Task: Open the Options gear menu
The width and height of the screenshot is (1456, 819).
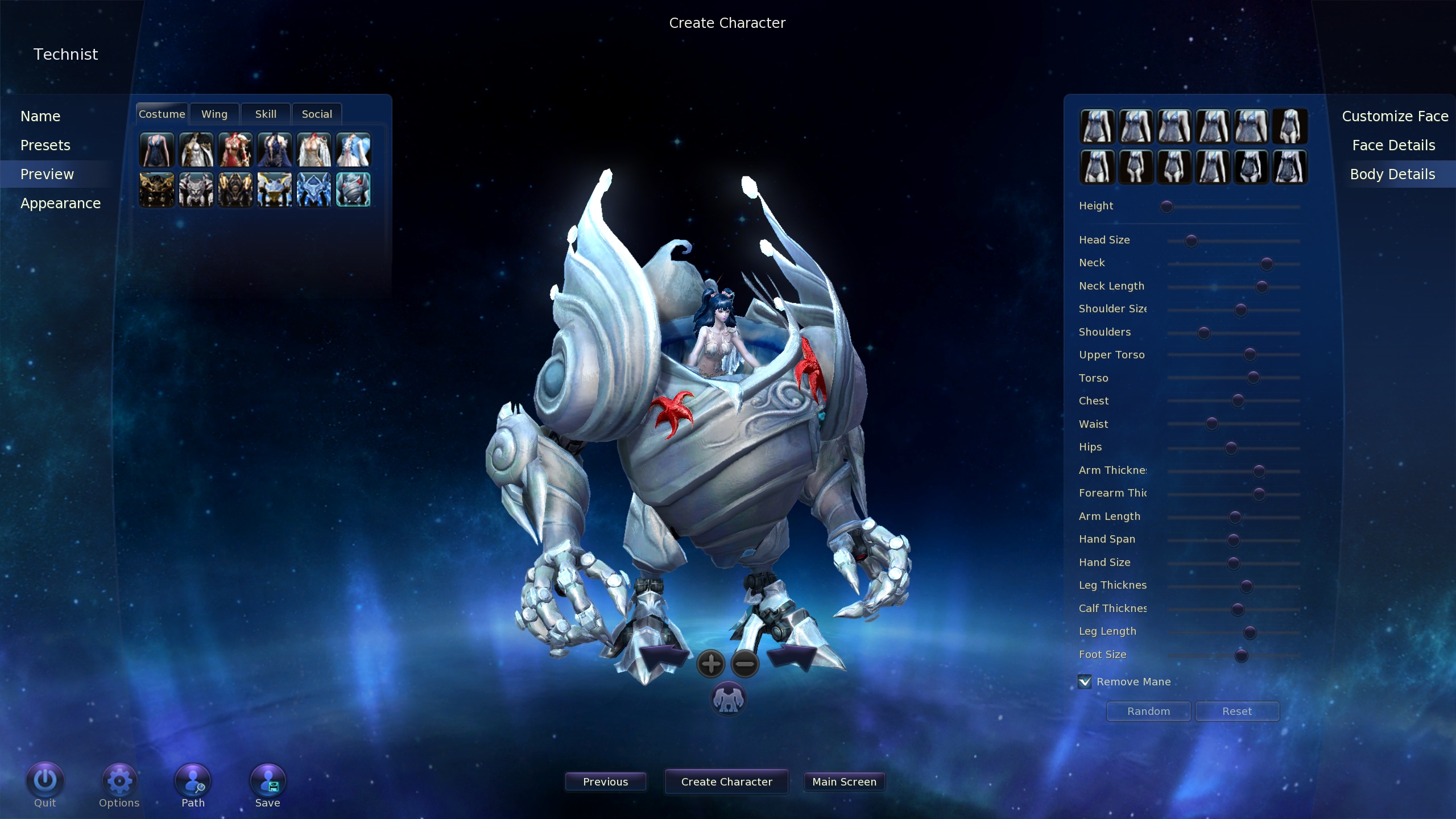Action: coord(119,781)
